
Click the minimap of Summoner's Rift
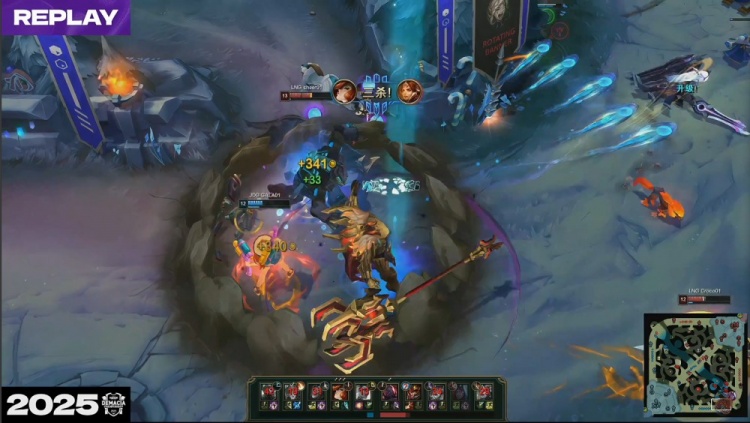point(694,364)
